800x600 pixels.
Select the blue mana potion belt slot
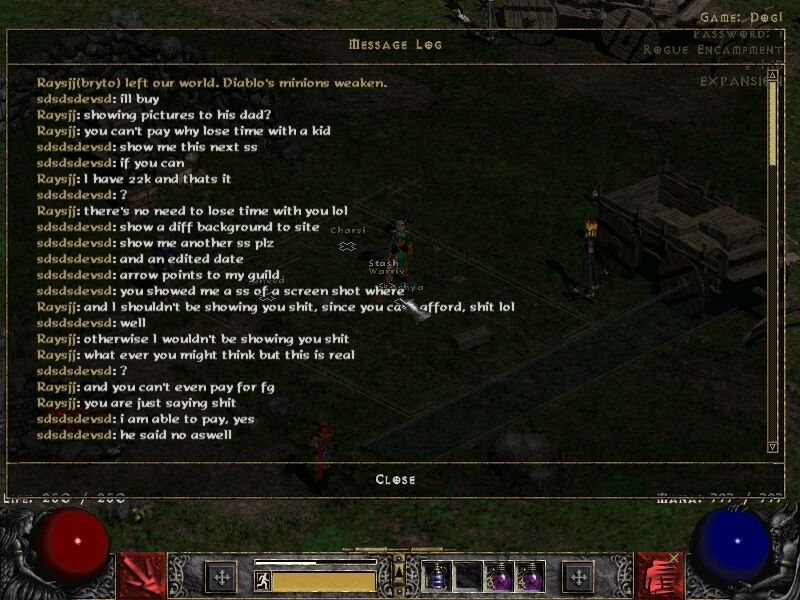[437, 577]
